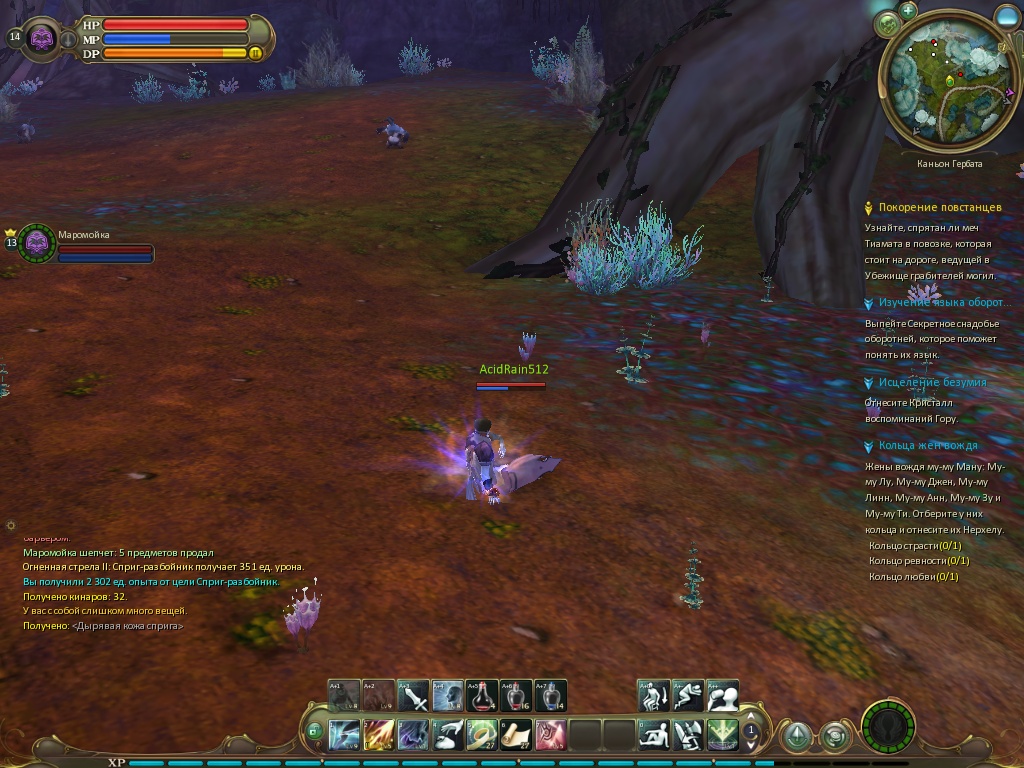The height and width of the screenshot is (768, 1024).
Task: Open the Изучение языка оборотней quest entry
Action: point(941,302)
